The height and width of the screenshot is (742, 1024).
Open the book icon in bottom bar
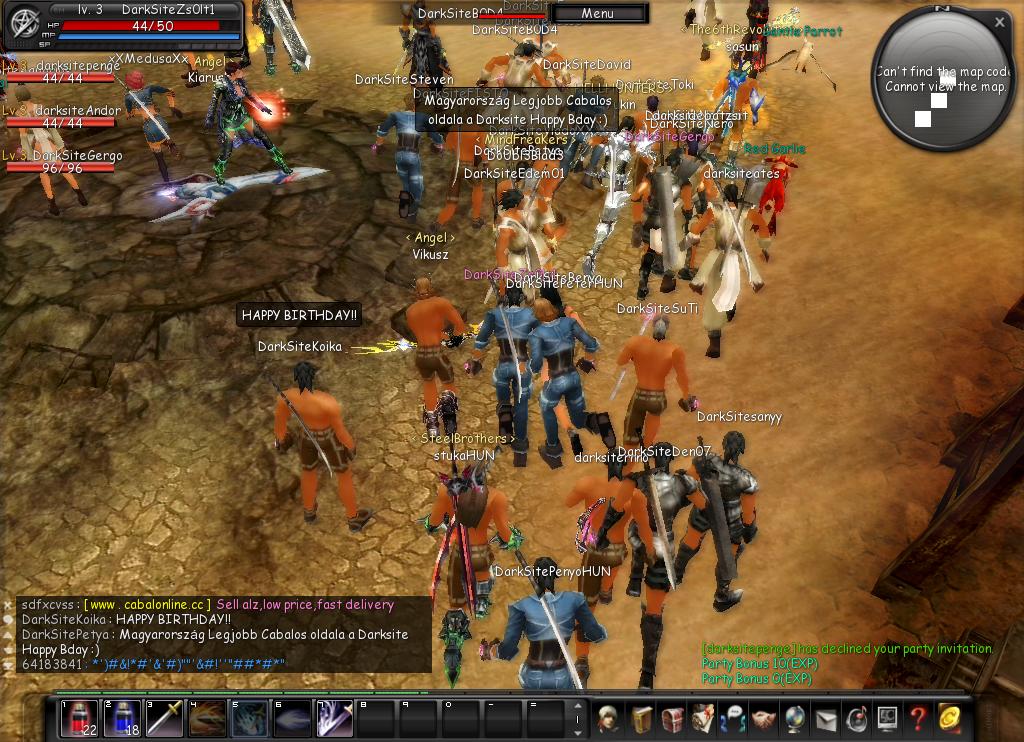click(641, 718)
